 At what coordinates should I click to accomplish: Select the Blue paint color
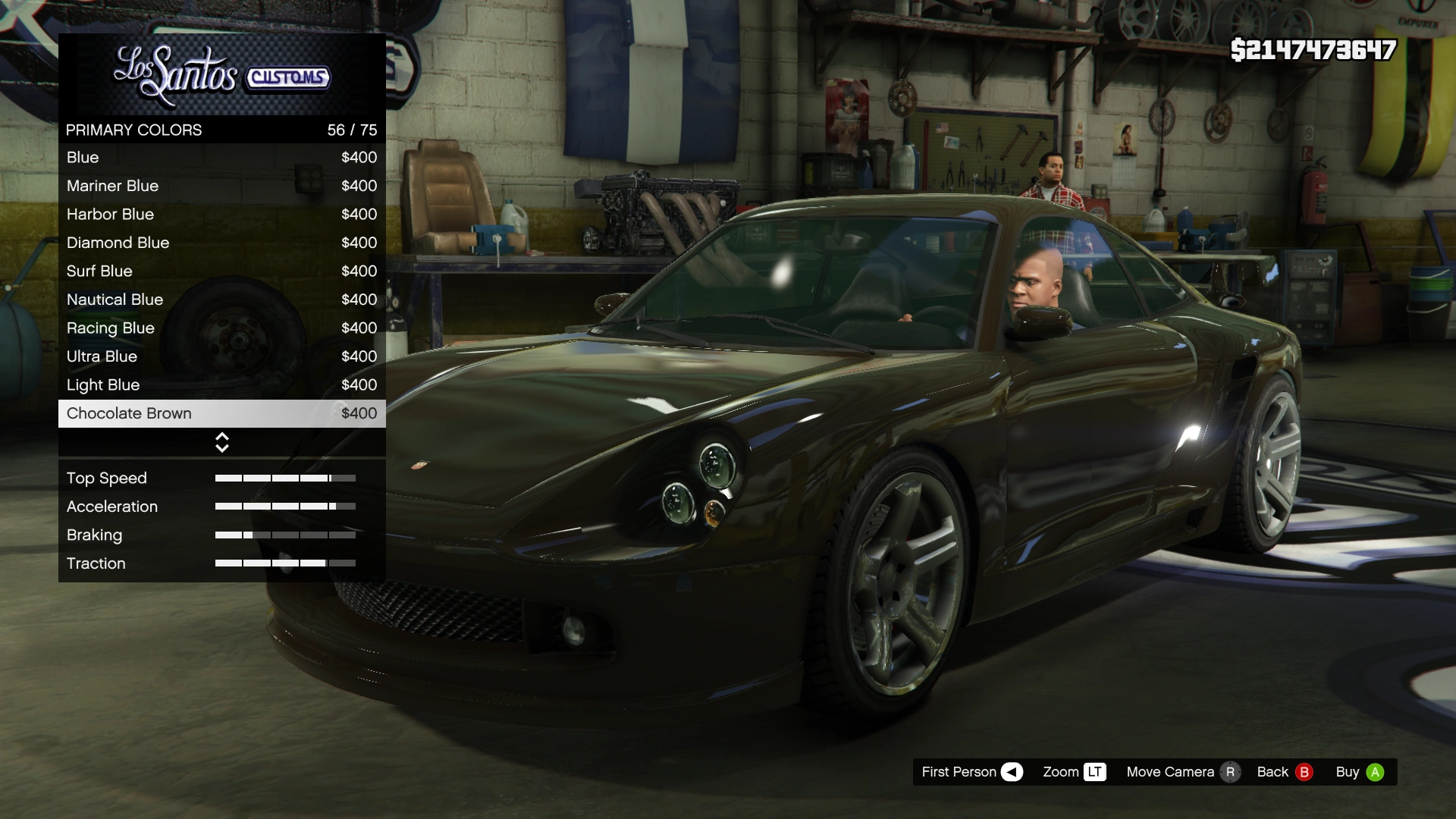pos(221,158)
